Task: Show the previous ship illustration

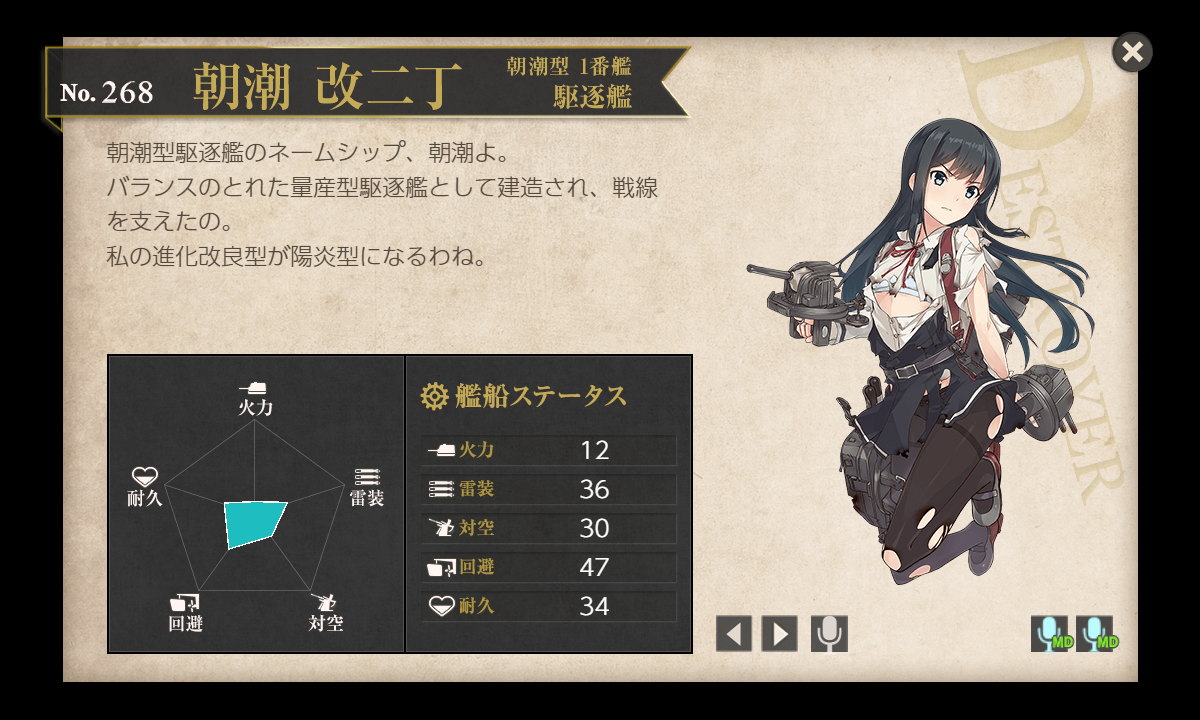Action: coord(733,633)
